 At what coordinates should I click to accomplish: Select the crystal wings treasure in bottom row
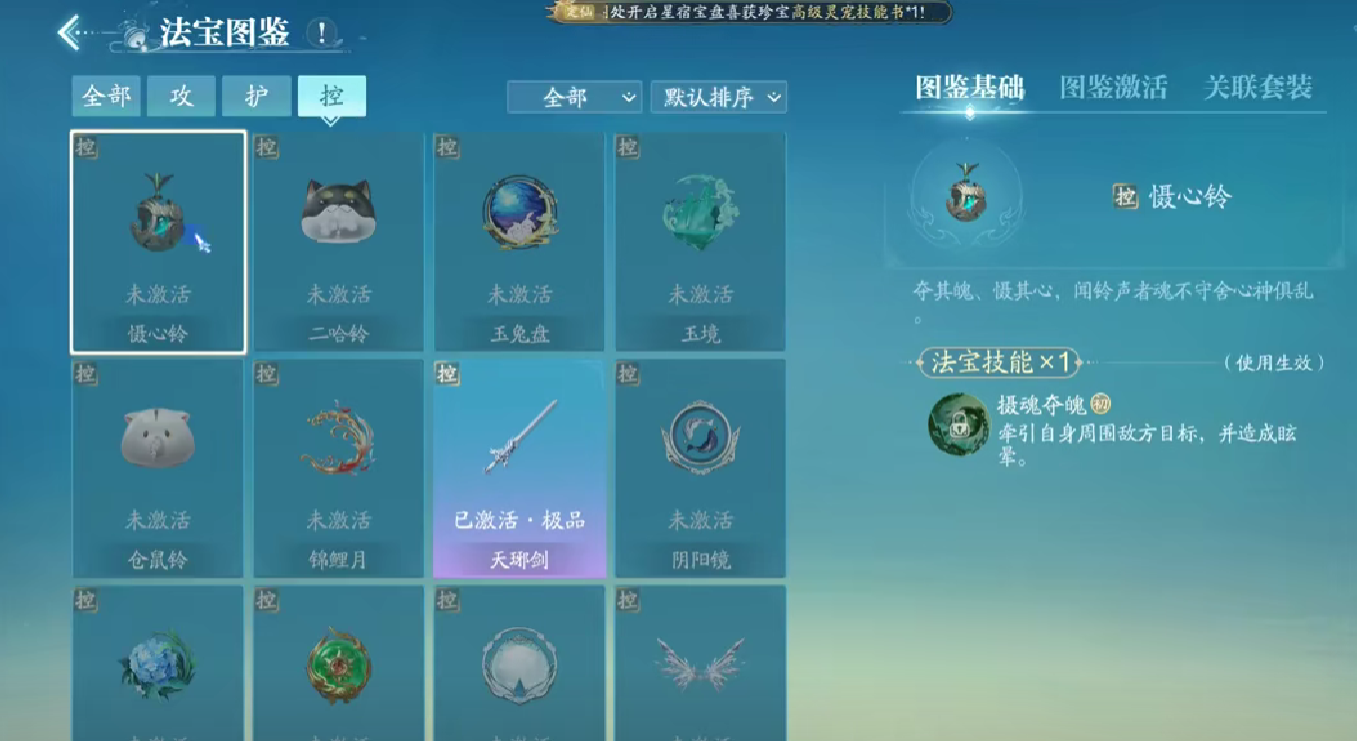click(700, 665)
